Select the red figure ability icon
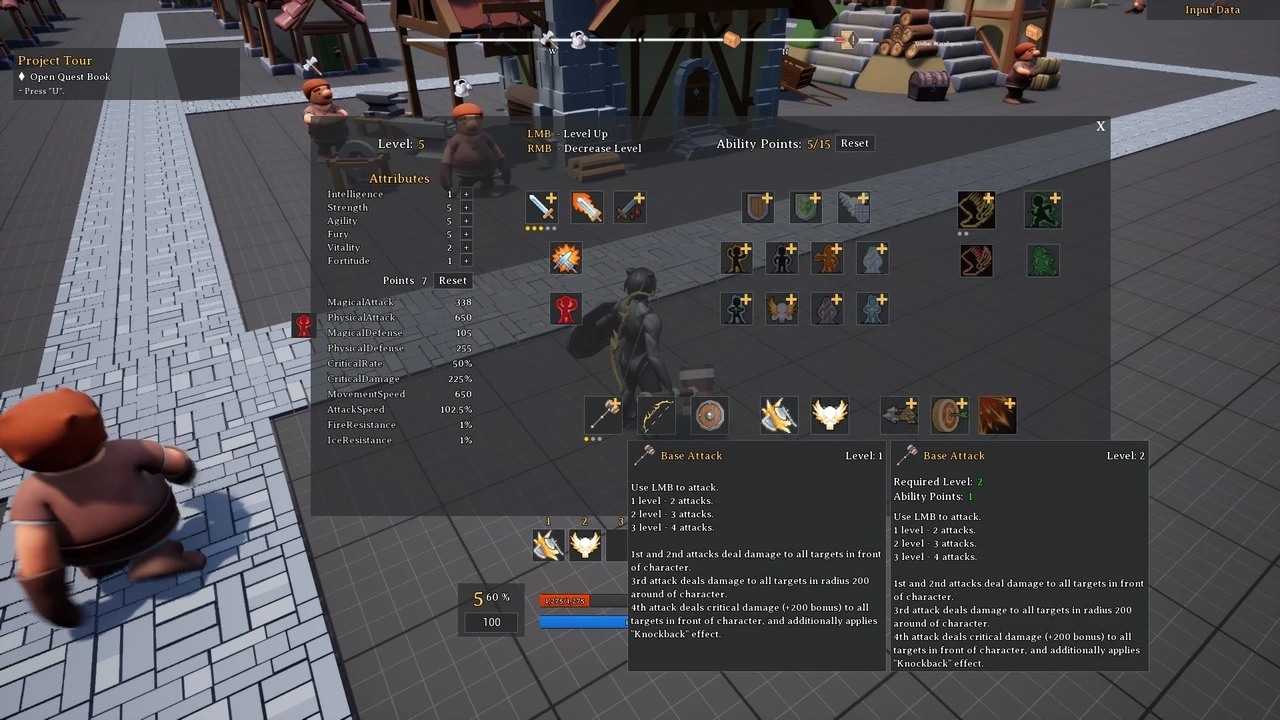 coord(565,309)
